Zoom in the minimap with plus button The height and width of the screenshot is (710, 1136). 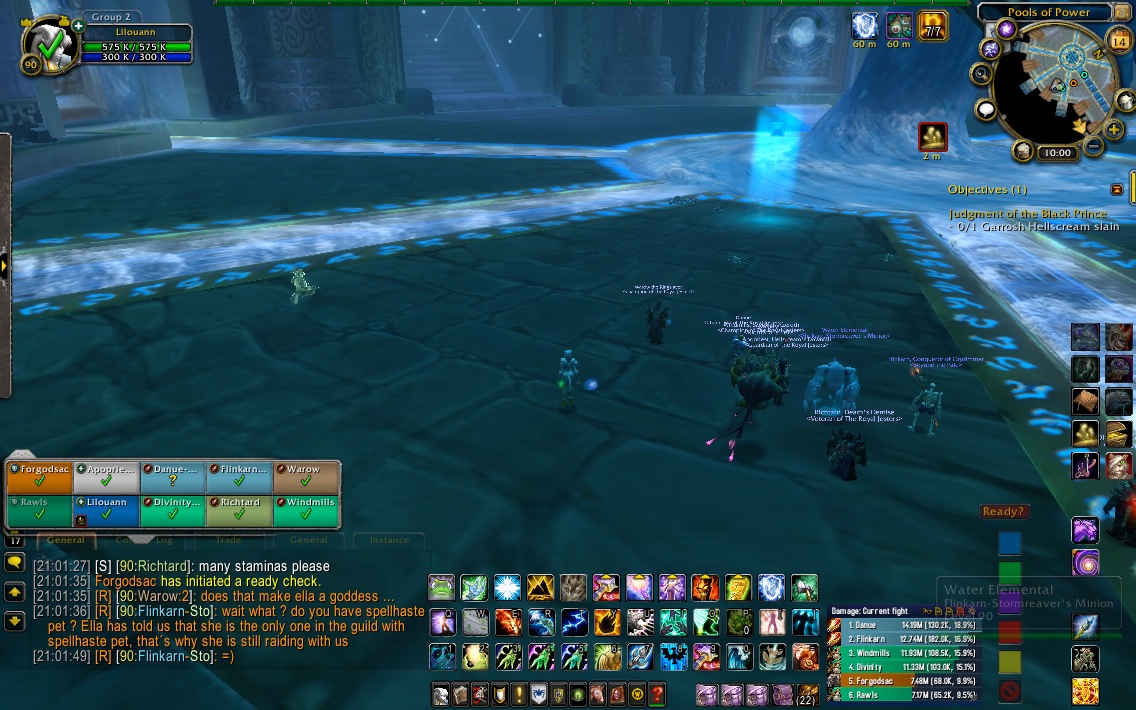[x=1115, y=130]
